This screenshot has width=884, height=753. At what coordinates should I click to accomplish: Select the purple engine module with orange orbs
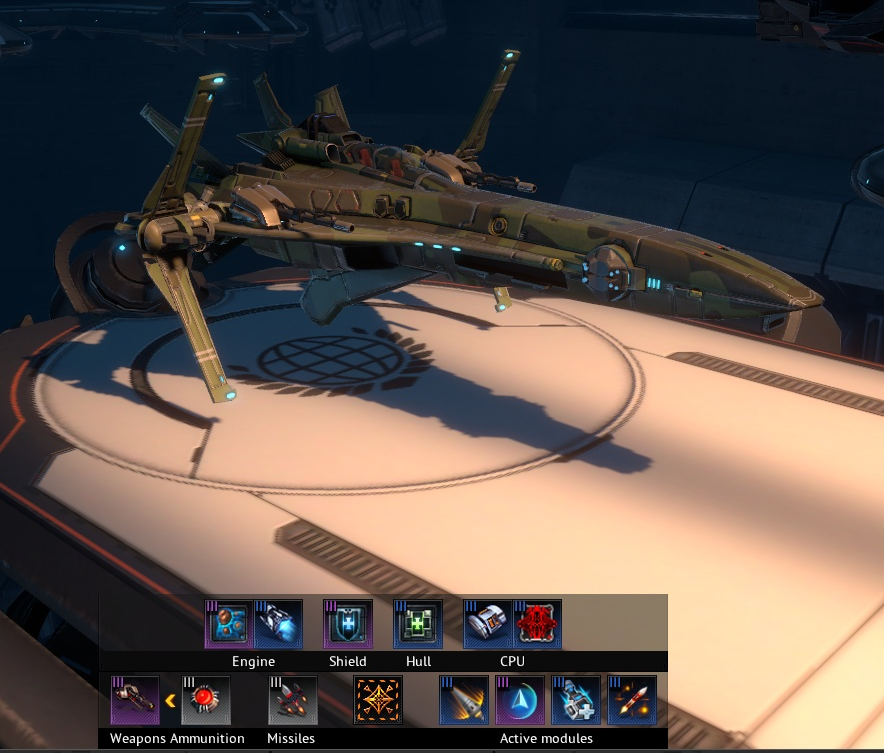click(x=229, y=624)
